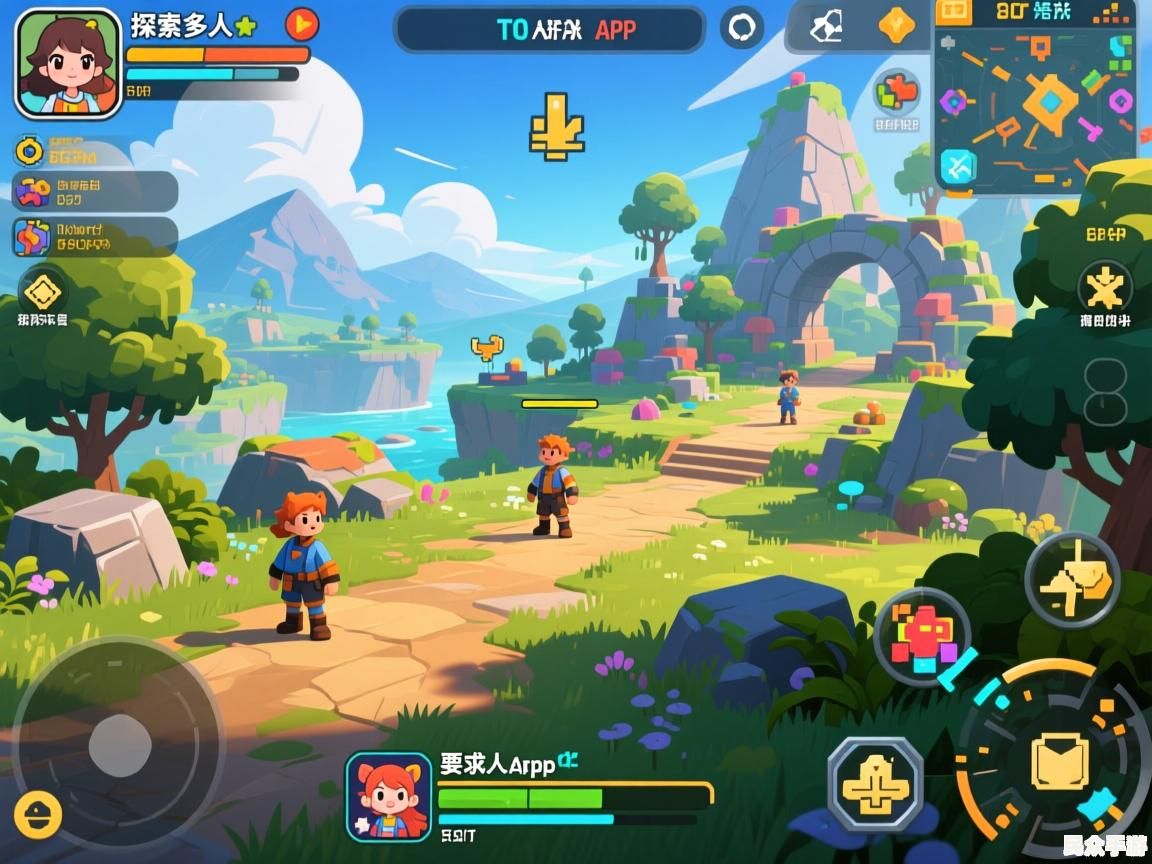This screenshot has height=864, width=1152.
Task: Click the orange diamond gem icon
Action: coord(896,26)
